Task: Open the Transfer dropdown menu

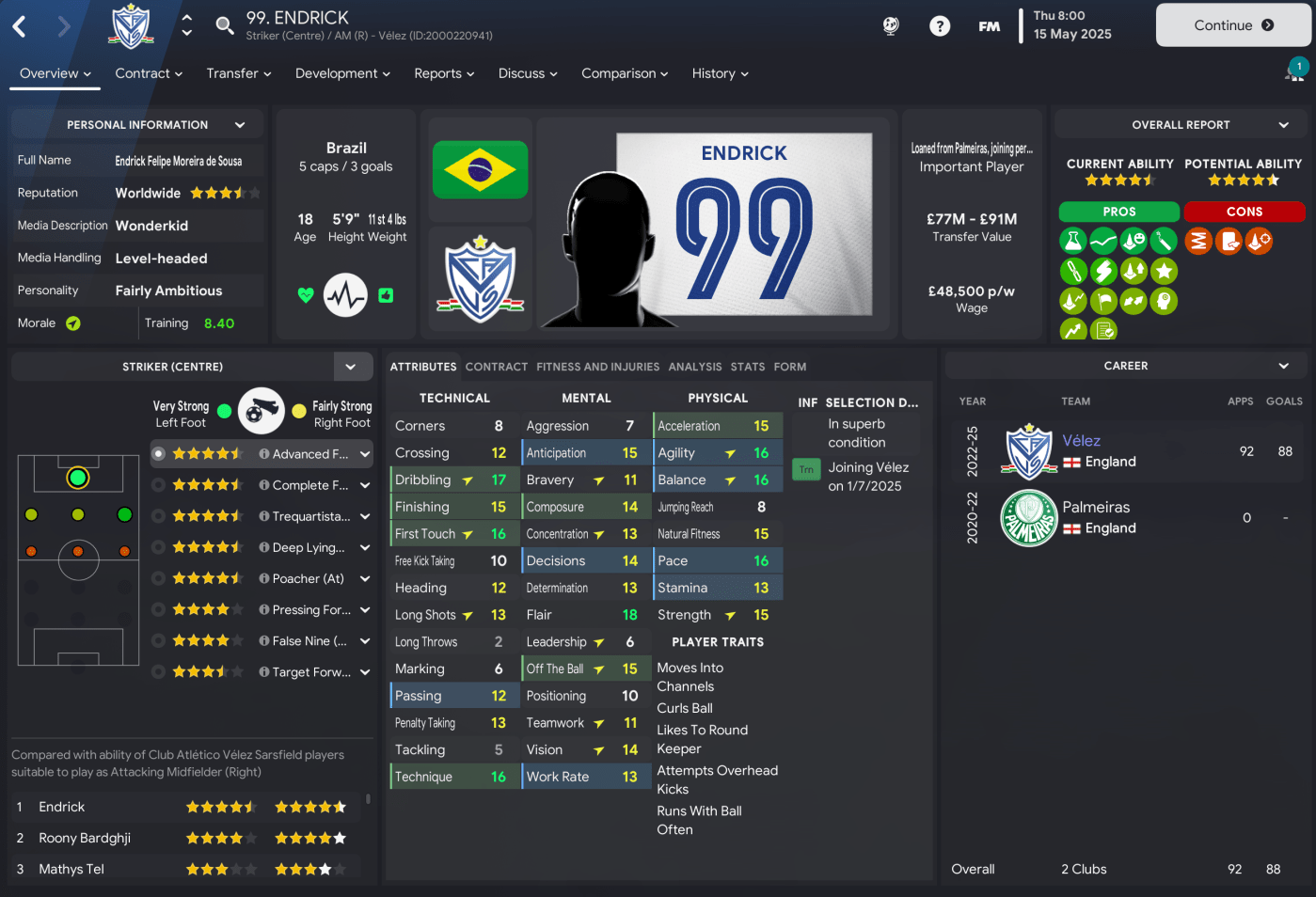Action: (239, 73)
